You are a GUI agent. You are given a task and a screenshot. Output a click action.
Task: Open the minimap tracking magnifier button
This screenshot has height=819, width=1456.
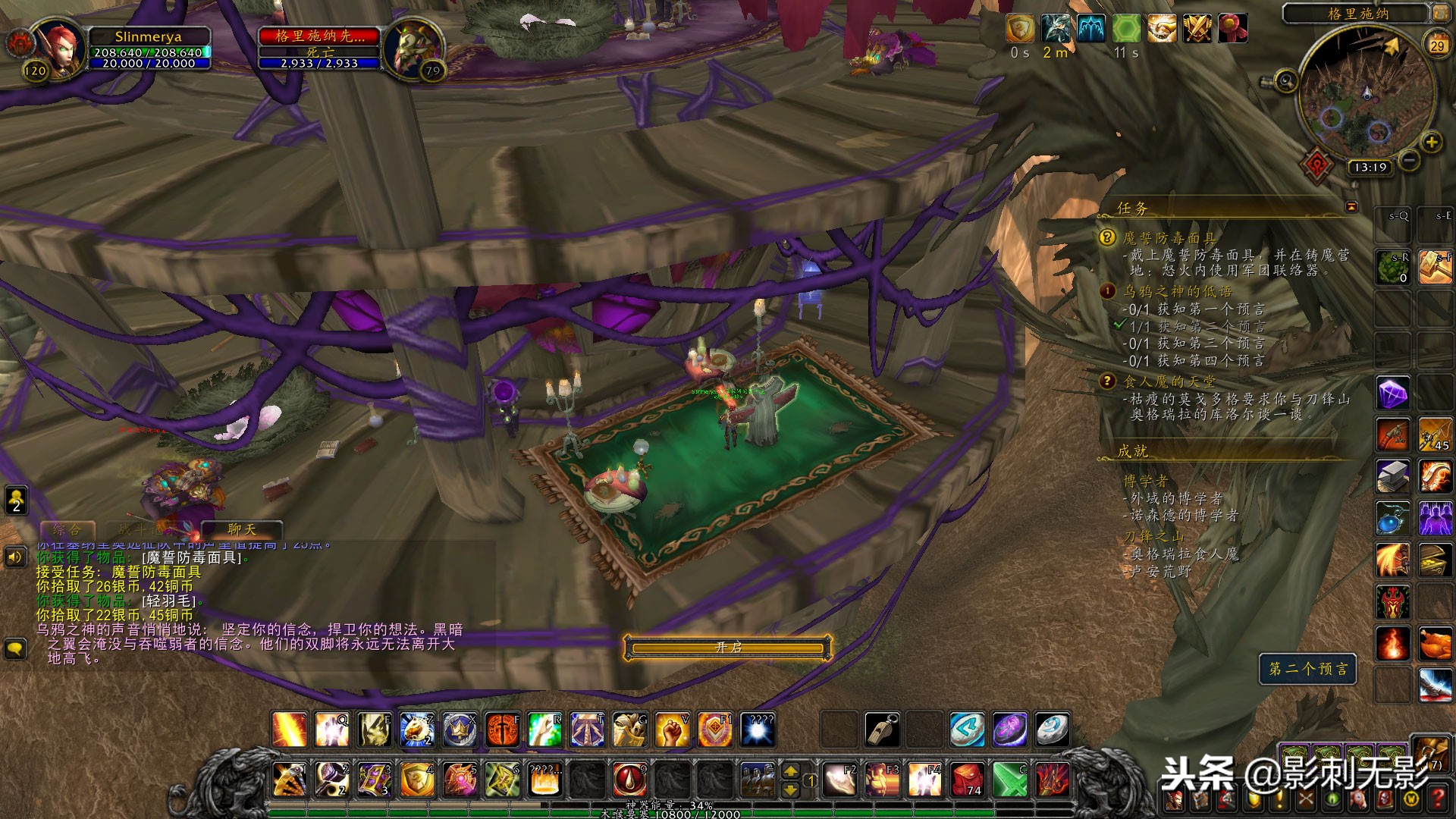(x=1285, y=80)
